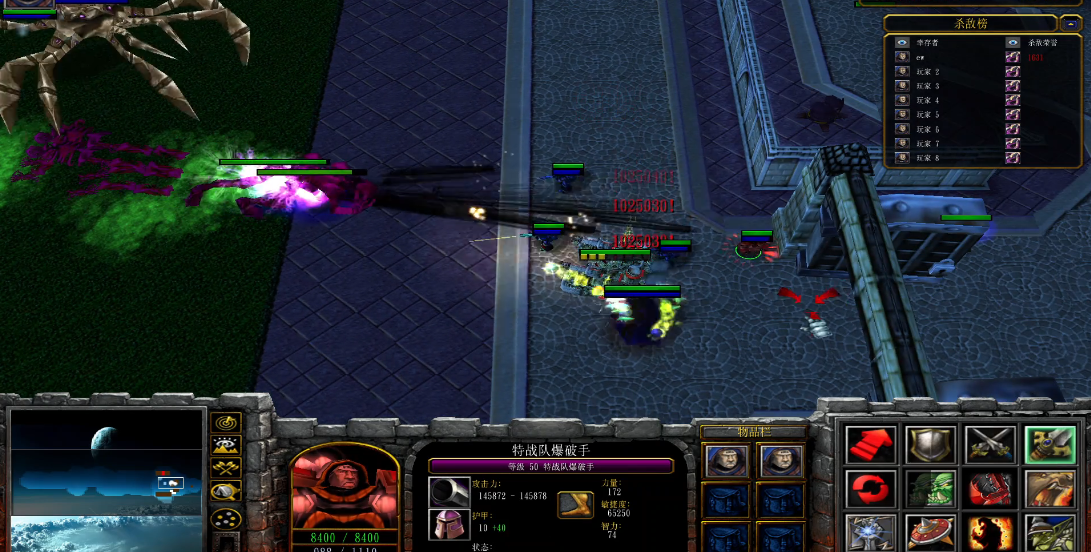Activate the red spiked shield ability
1091x552 pixels.
(931, 533)
